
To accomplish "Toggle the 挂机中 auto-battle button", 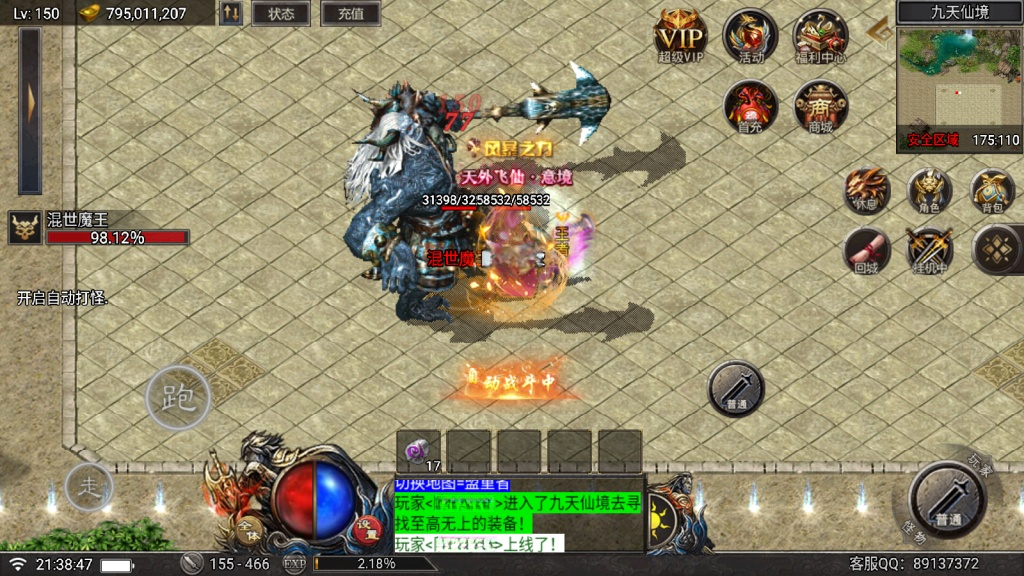I will pyautogui.click(x=929, y=250).
